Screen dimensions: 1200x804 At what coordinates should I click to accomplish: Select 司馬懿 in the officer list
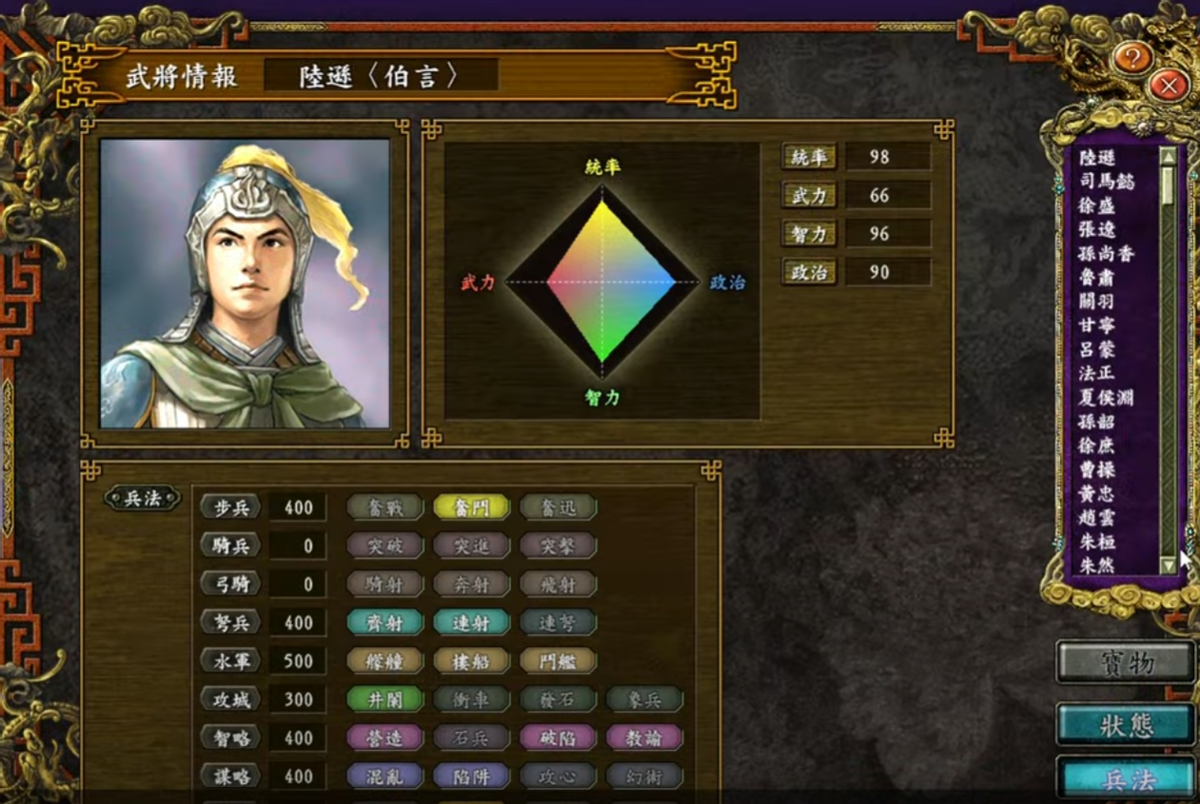[x=1108, y=181]
